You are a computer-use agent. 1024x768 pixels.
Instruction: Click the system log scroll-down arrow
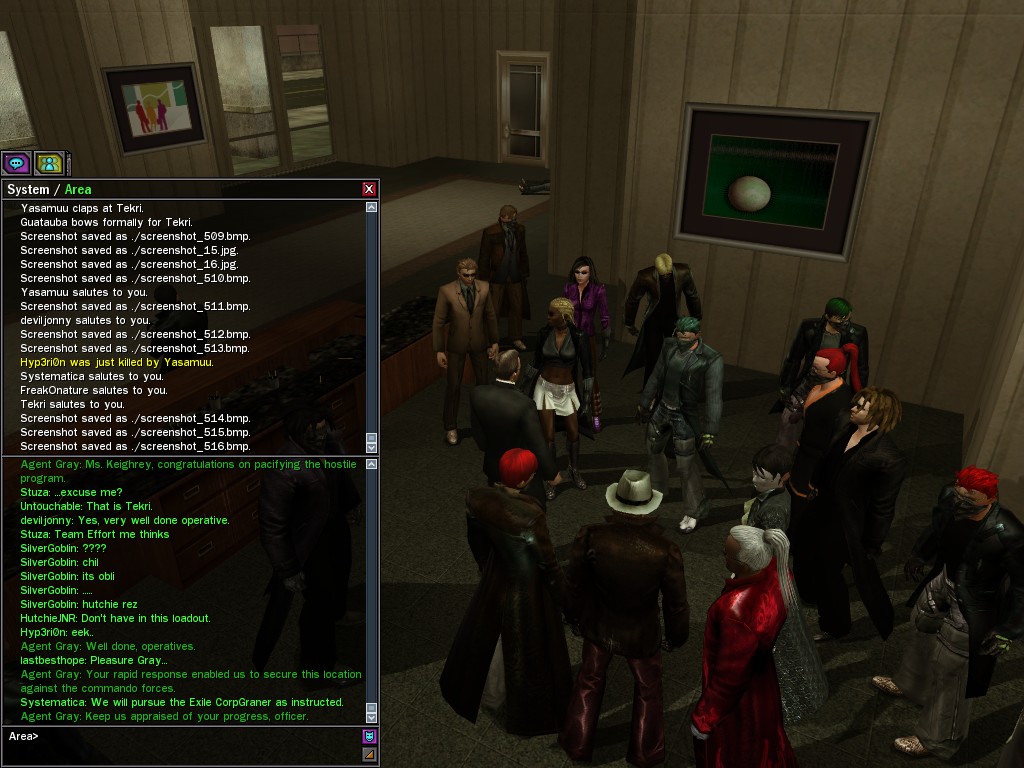click(x=372, y=447)
